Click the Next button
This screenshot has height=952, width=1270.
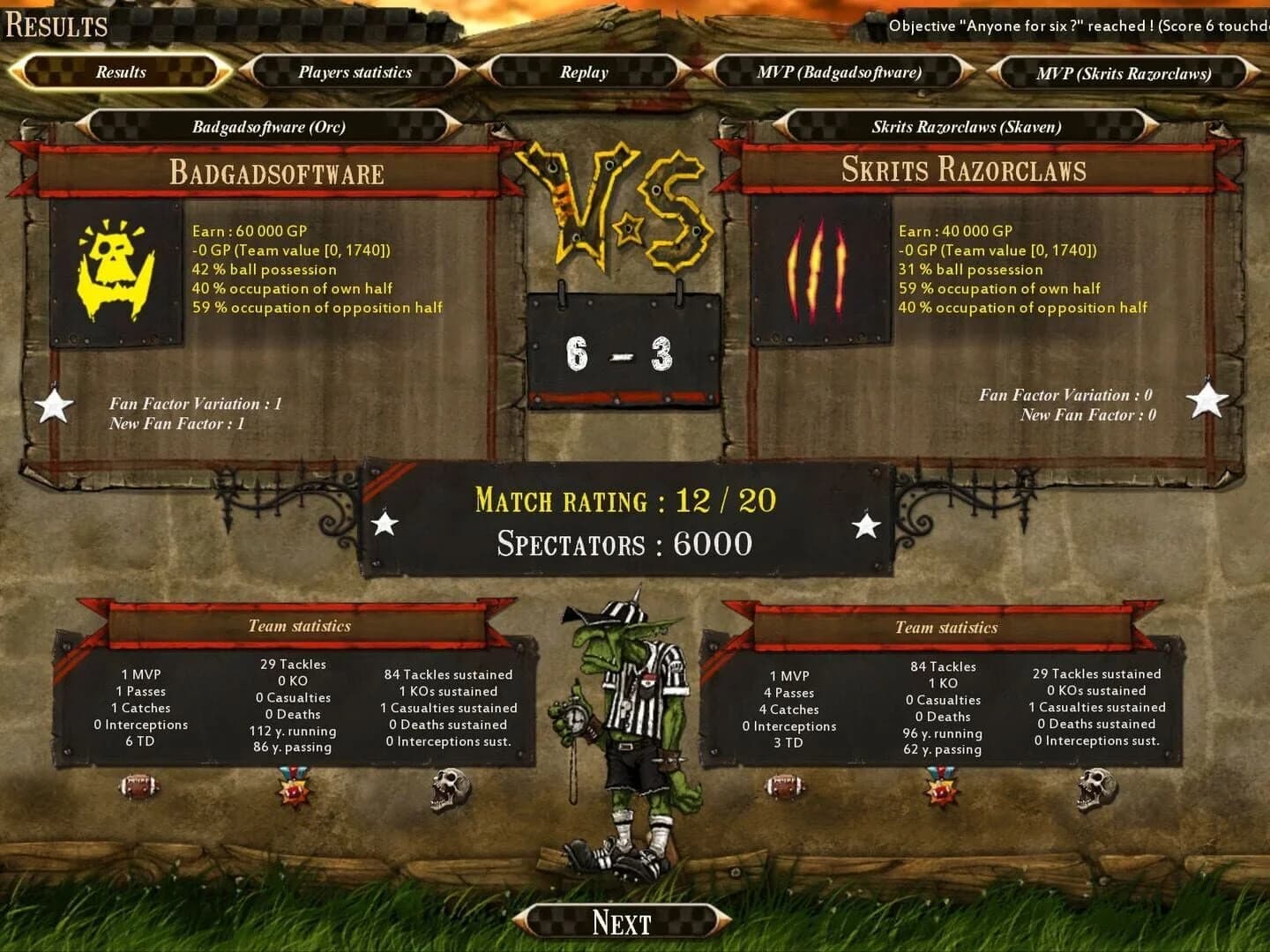click(624, 921)
